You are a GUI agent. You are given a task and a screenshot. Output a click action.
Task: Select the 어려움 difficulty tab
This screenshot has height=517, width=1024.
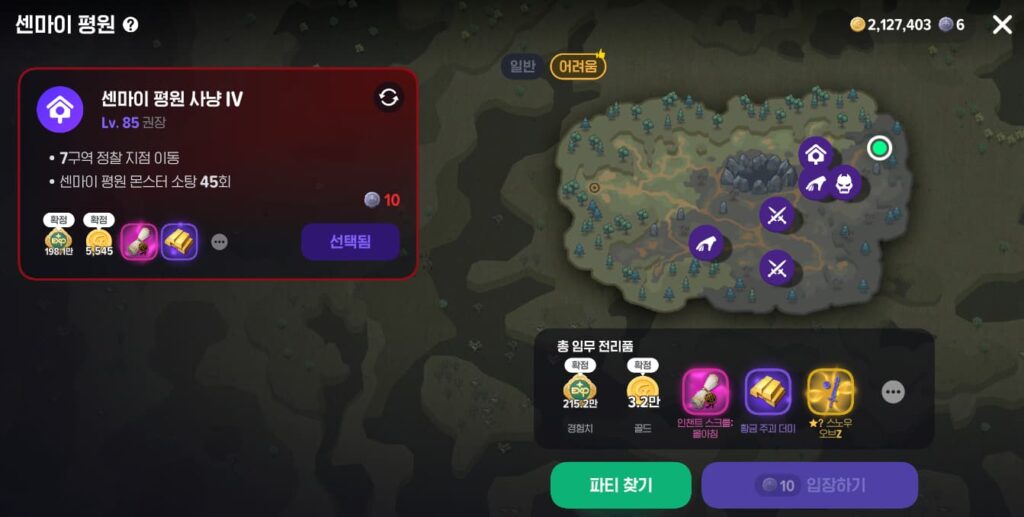(578, 67)
